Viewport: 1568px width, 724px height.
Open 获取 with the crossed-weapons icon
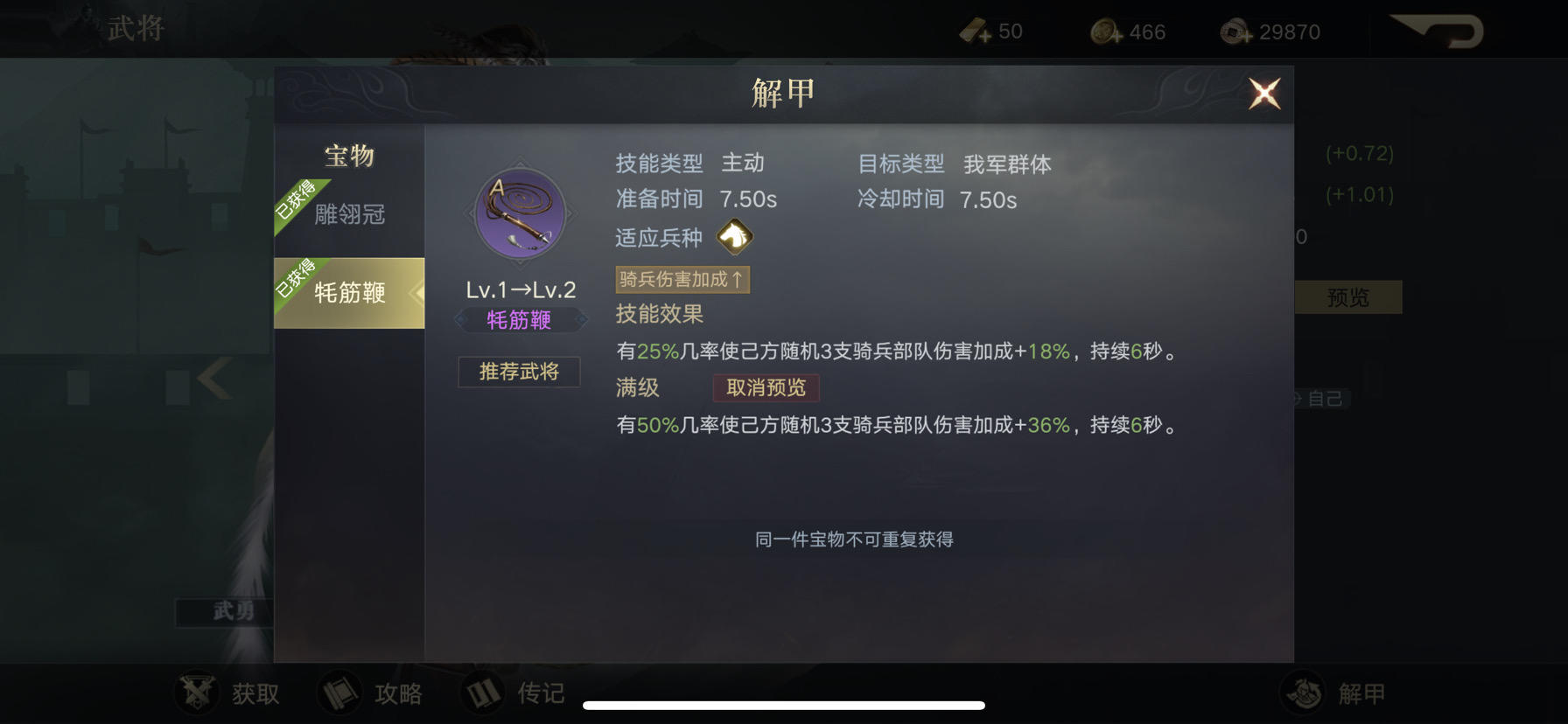coord(196,692)
